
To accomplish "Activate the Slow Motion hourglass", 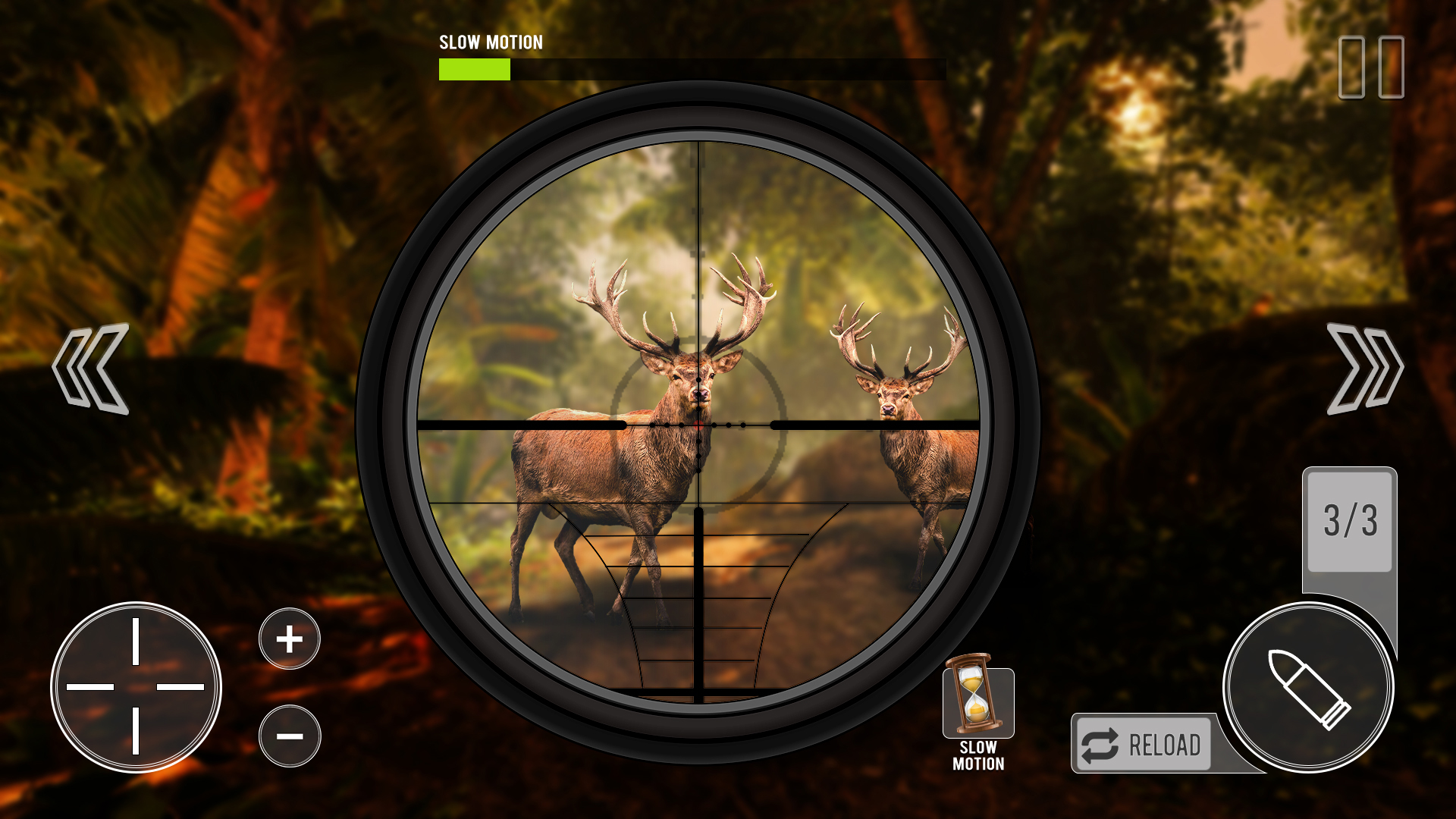I will click(977, 699).
